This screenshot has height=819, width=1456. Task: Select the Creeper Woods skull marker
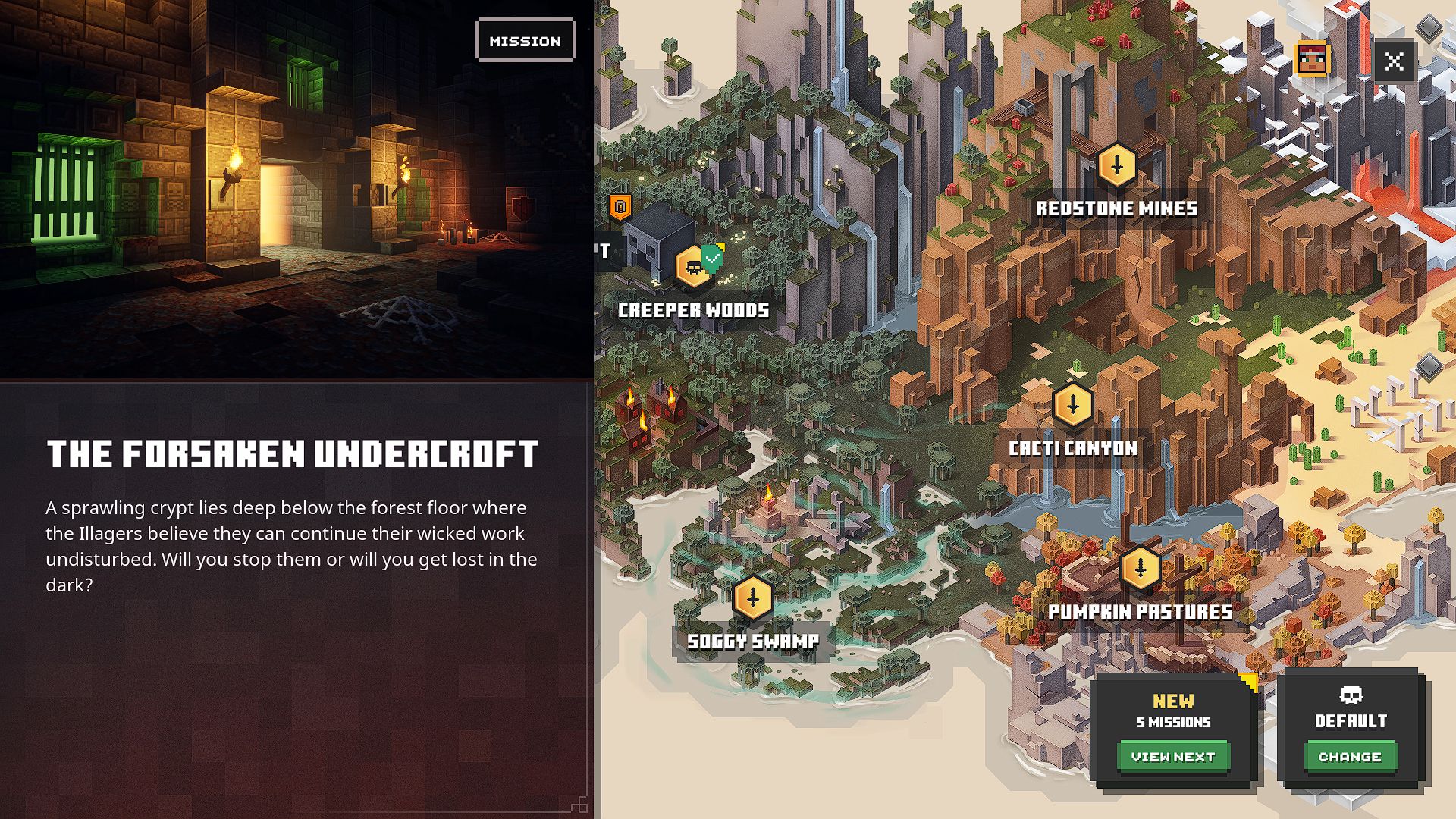(693, 268)
